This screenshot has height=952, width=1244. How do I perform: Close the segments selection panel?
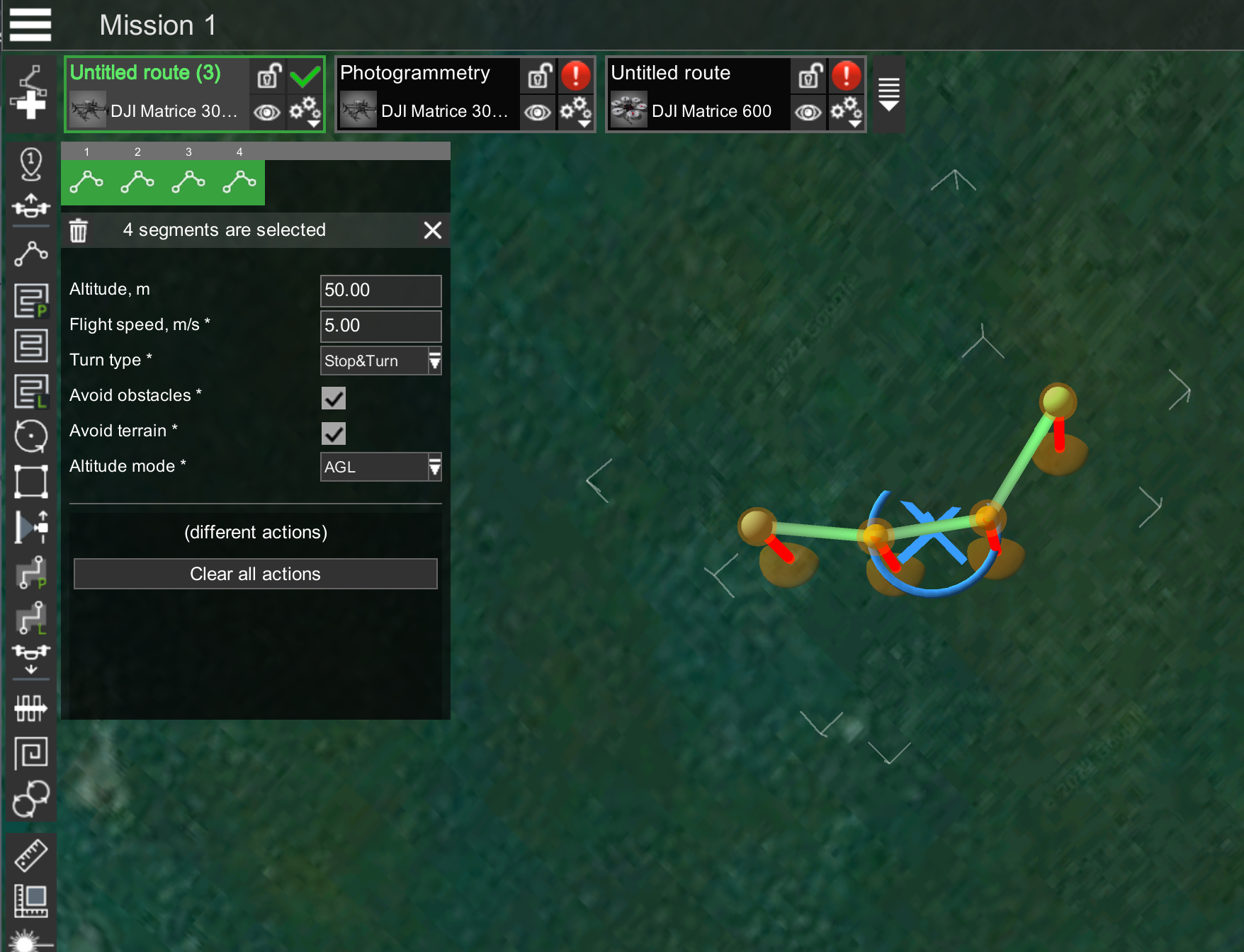432,230
